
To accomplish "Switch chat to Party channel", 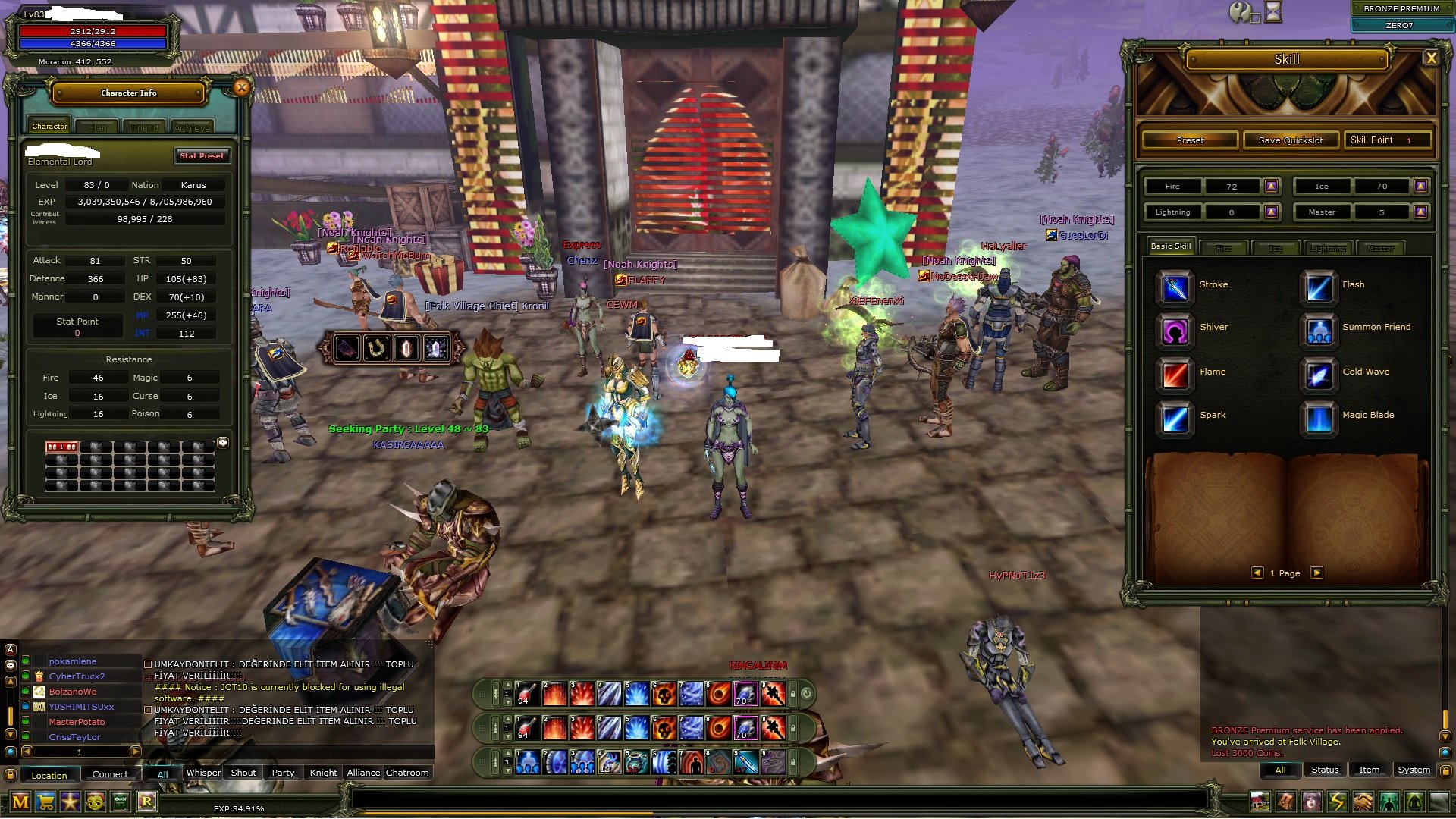I will 283,773.
